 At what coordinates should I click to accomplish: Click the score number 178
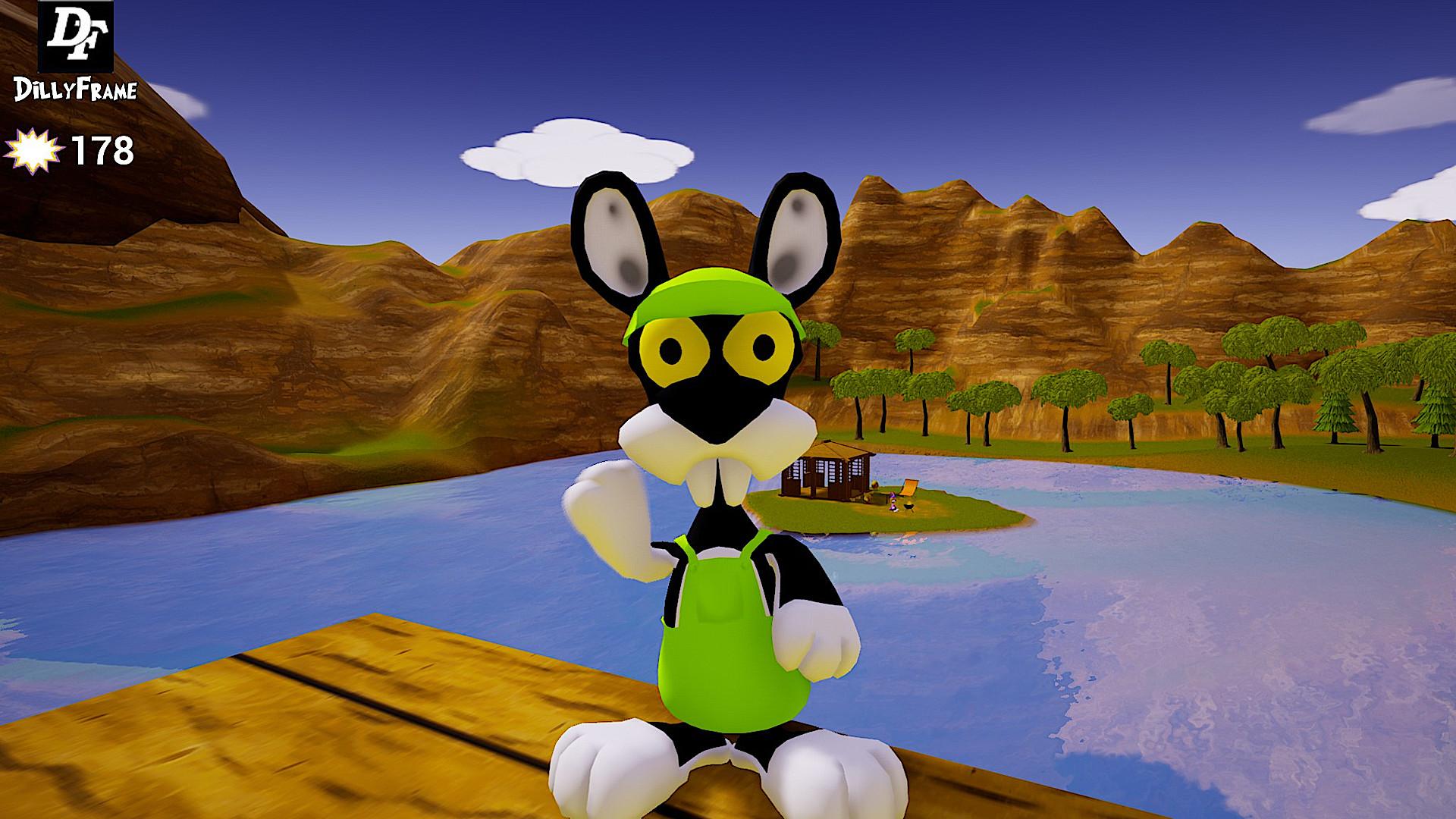point(101,149)
